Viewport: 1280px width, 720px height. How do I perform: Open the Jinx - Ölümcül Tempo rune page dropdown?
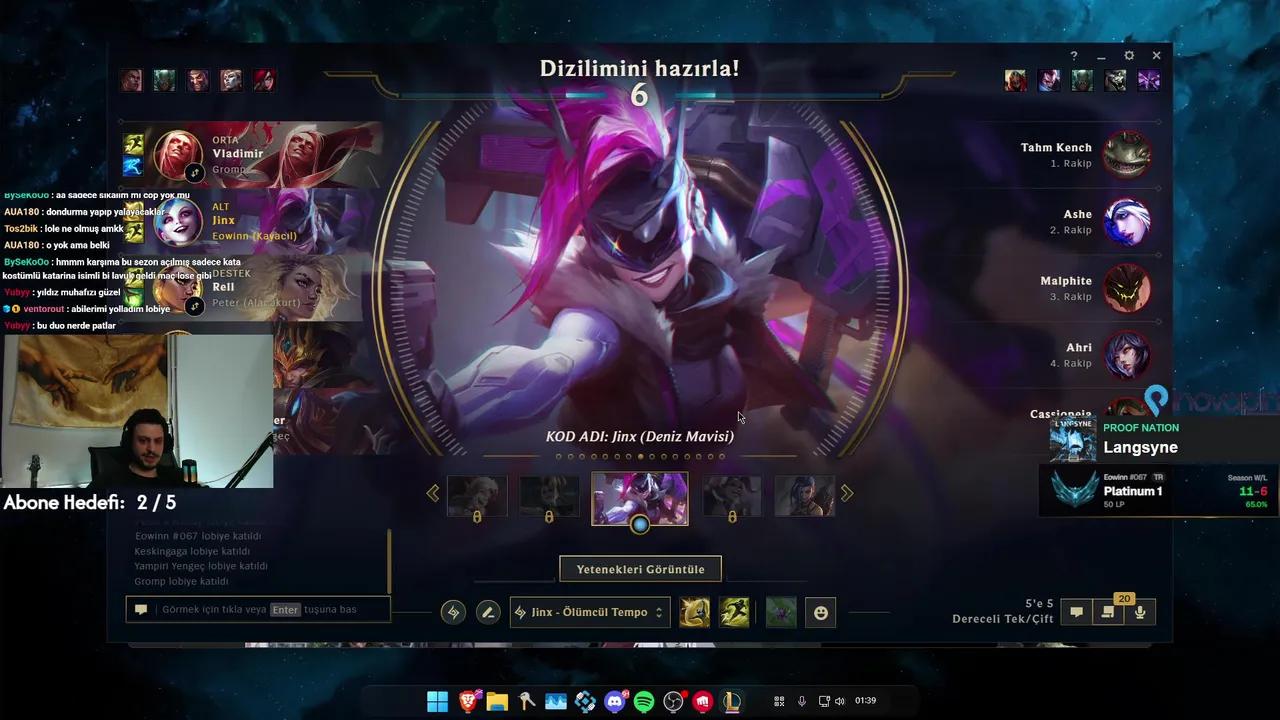pyautogui.click(x=589, y=612)
